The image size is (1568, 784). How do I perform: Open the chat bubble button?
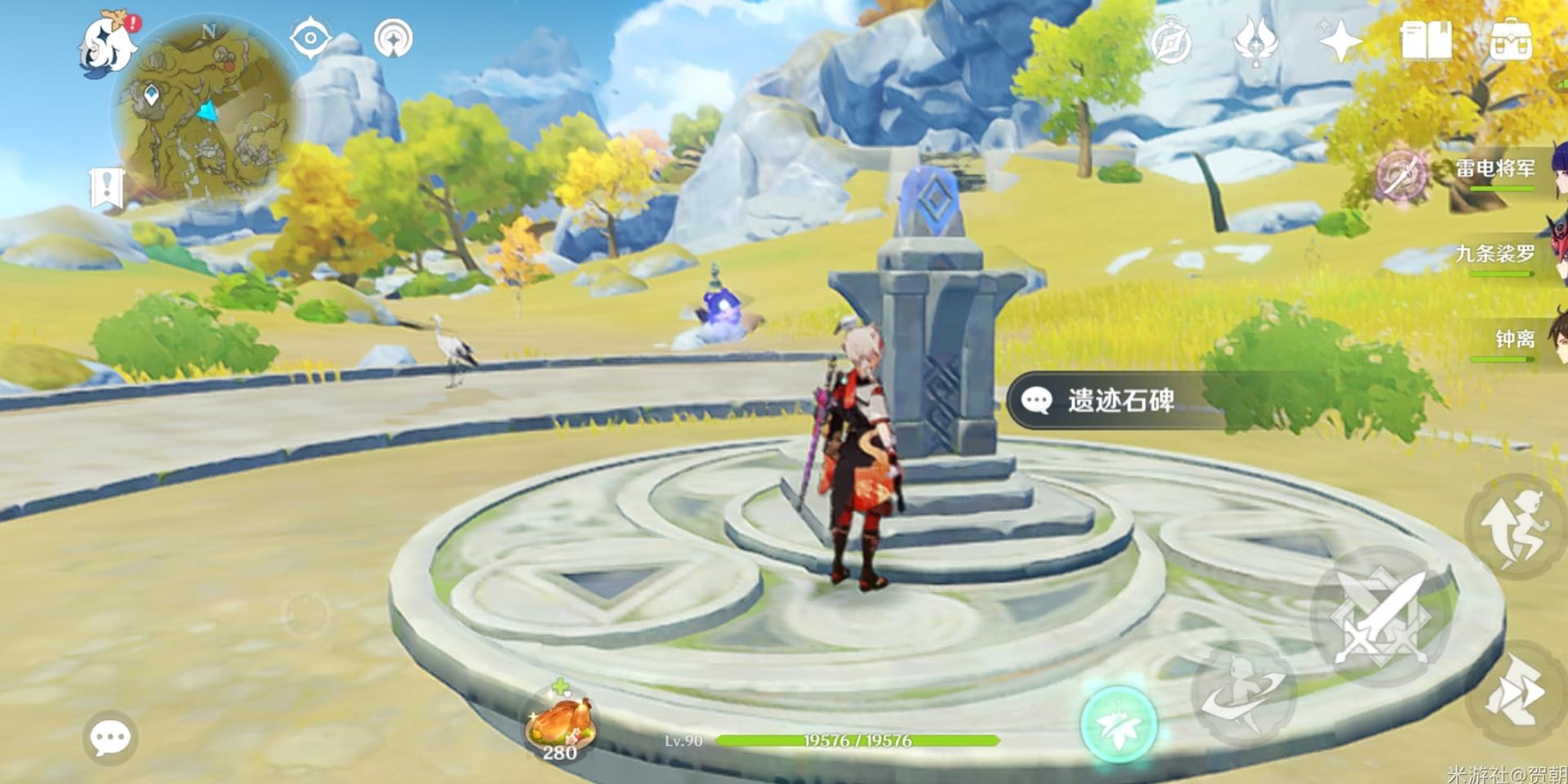point(109,738)
